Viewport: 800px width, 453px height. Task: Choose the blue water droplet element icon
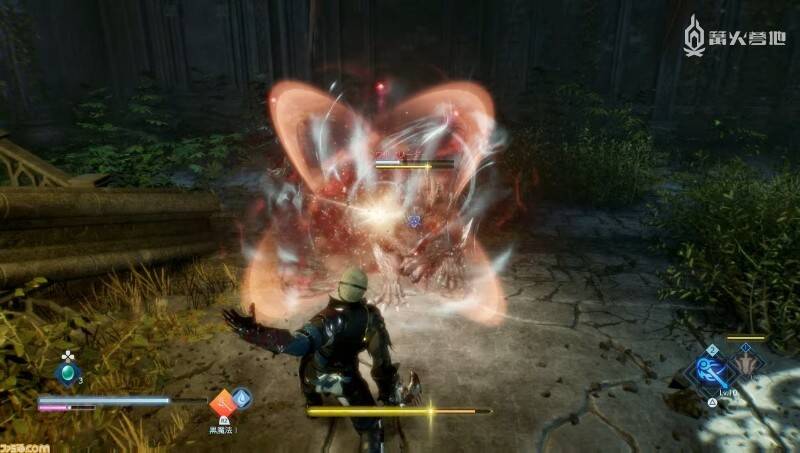[241, 399]
